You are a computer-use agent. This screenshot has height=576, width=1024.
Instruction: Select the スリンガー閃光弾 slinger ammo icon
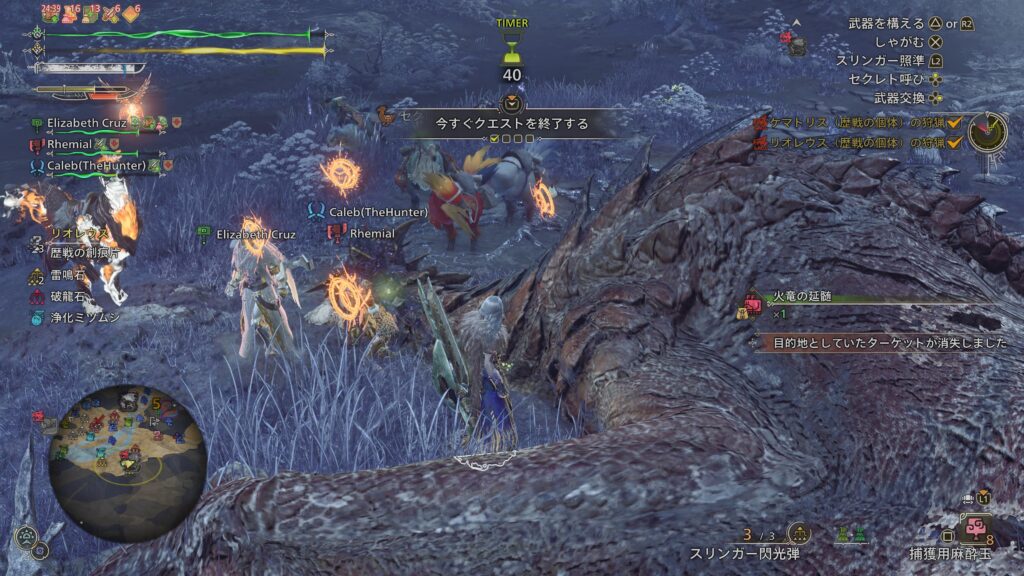click(x=800, y=533)
